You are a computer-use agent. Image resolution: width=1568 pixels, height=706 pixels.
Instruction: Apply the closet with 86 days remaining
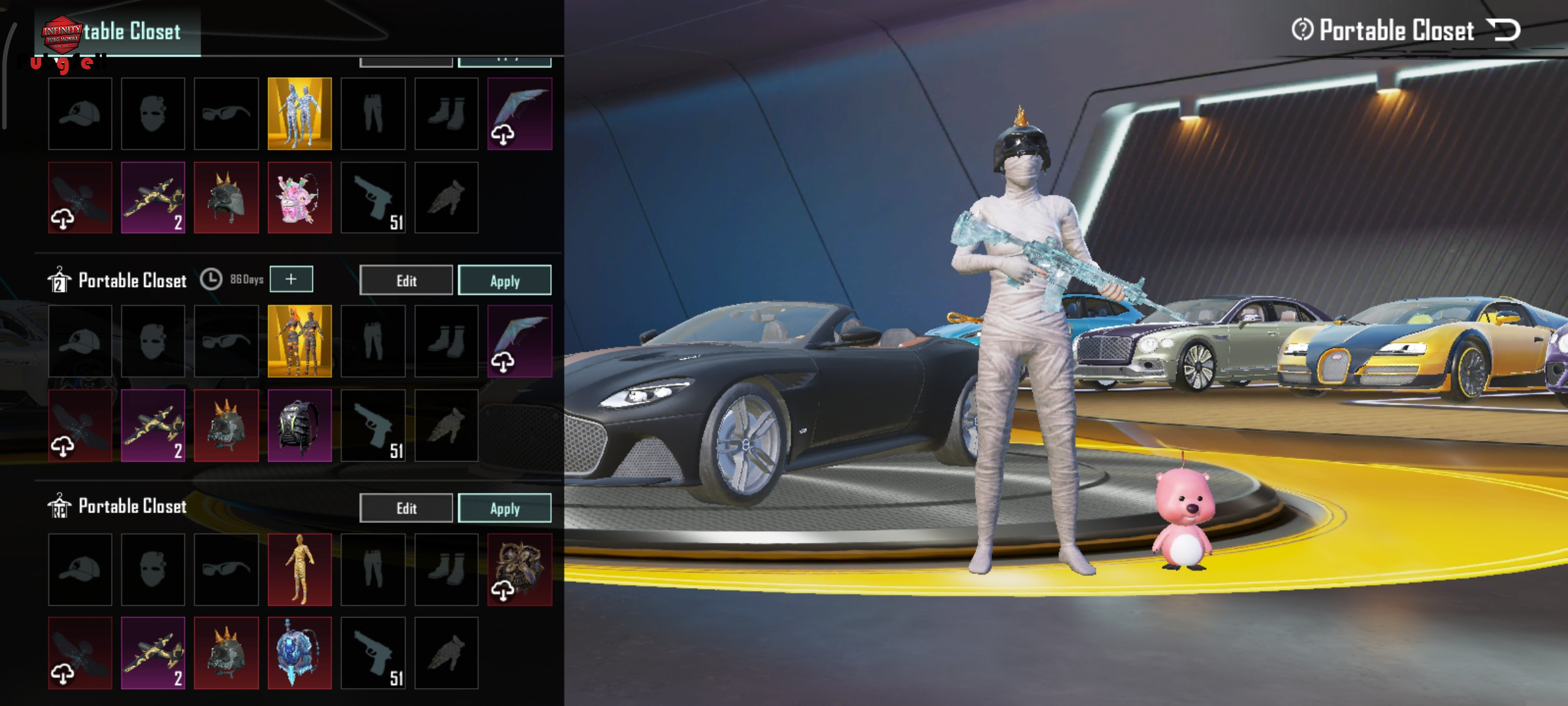tap(504, 280)
